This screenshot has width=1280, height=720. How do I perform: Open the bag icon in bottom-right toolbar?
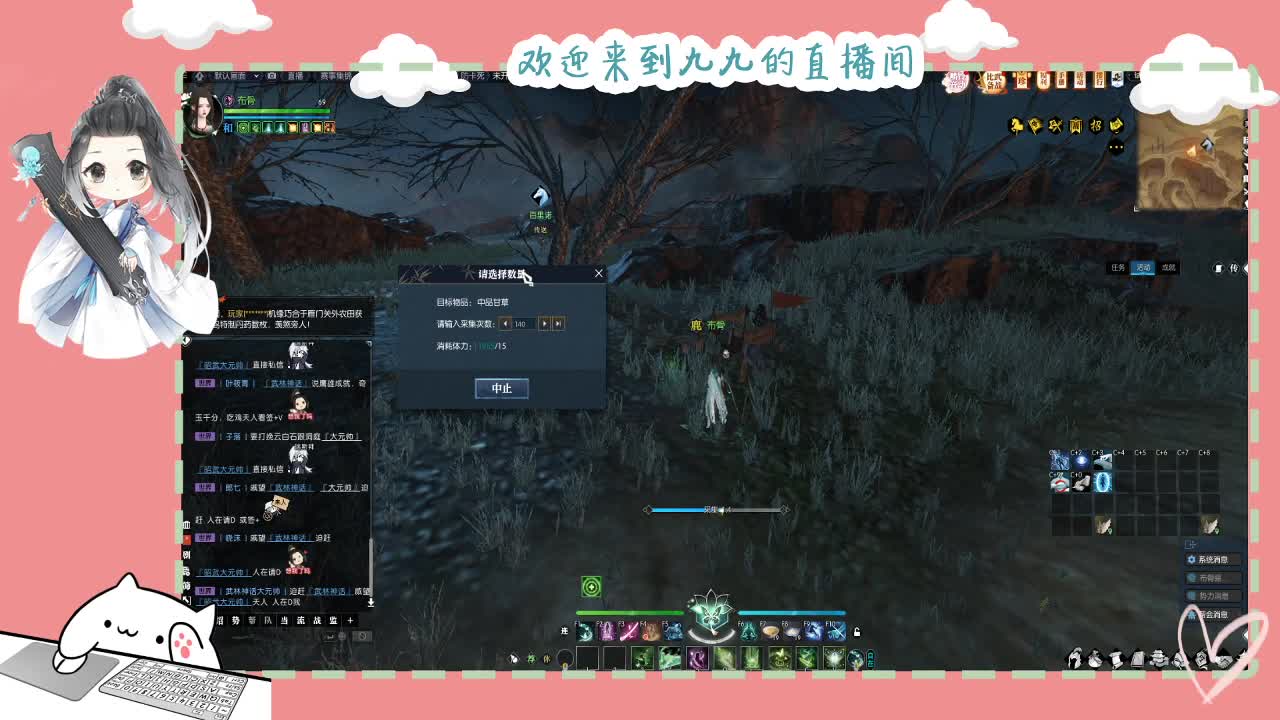point(1096,657)
